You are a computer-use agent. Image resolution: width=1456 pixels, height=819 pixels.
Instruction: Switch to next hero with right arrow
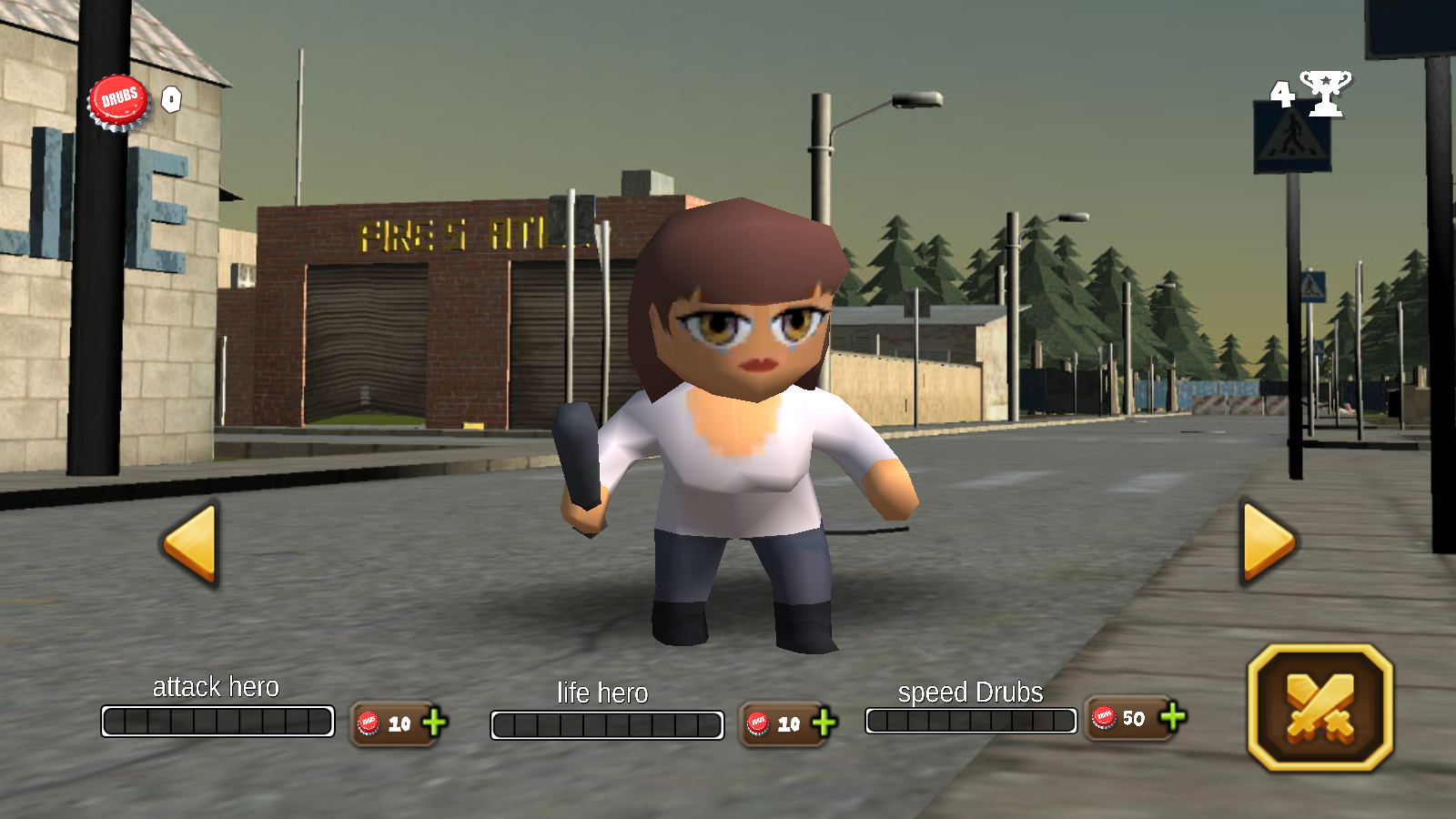(1268, 541)
